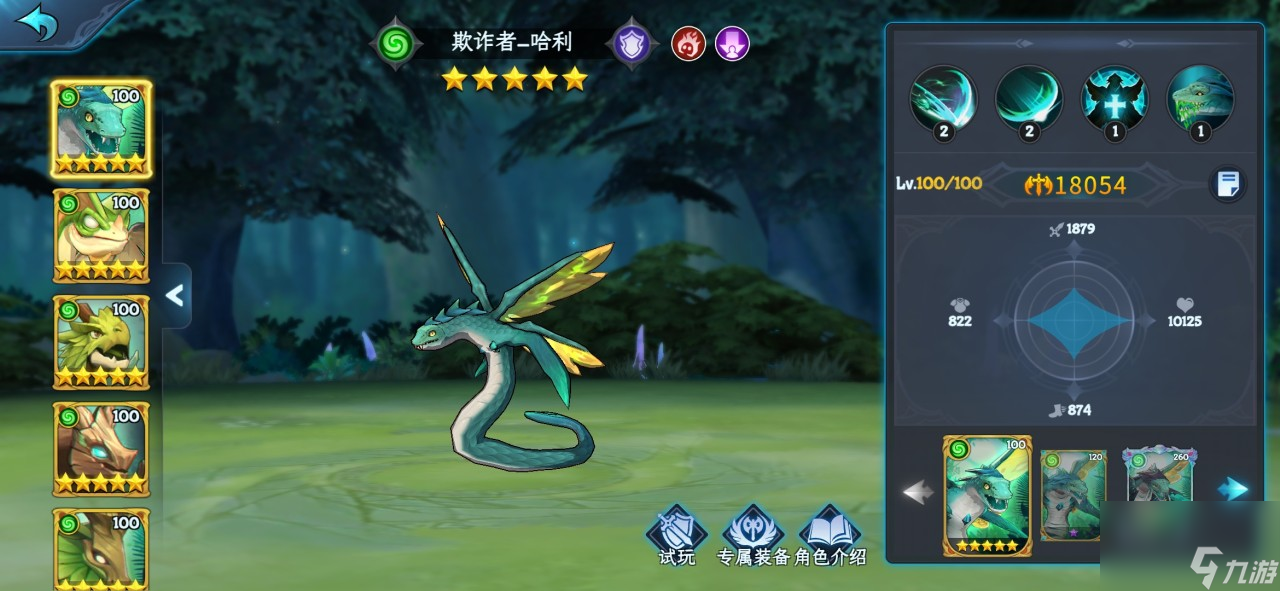Open 角色介绍 character introduction
The height and width of the screenshot is (591, 1280).
click(830, 536)
